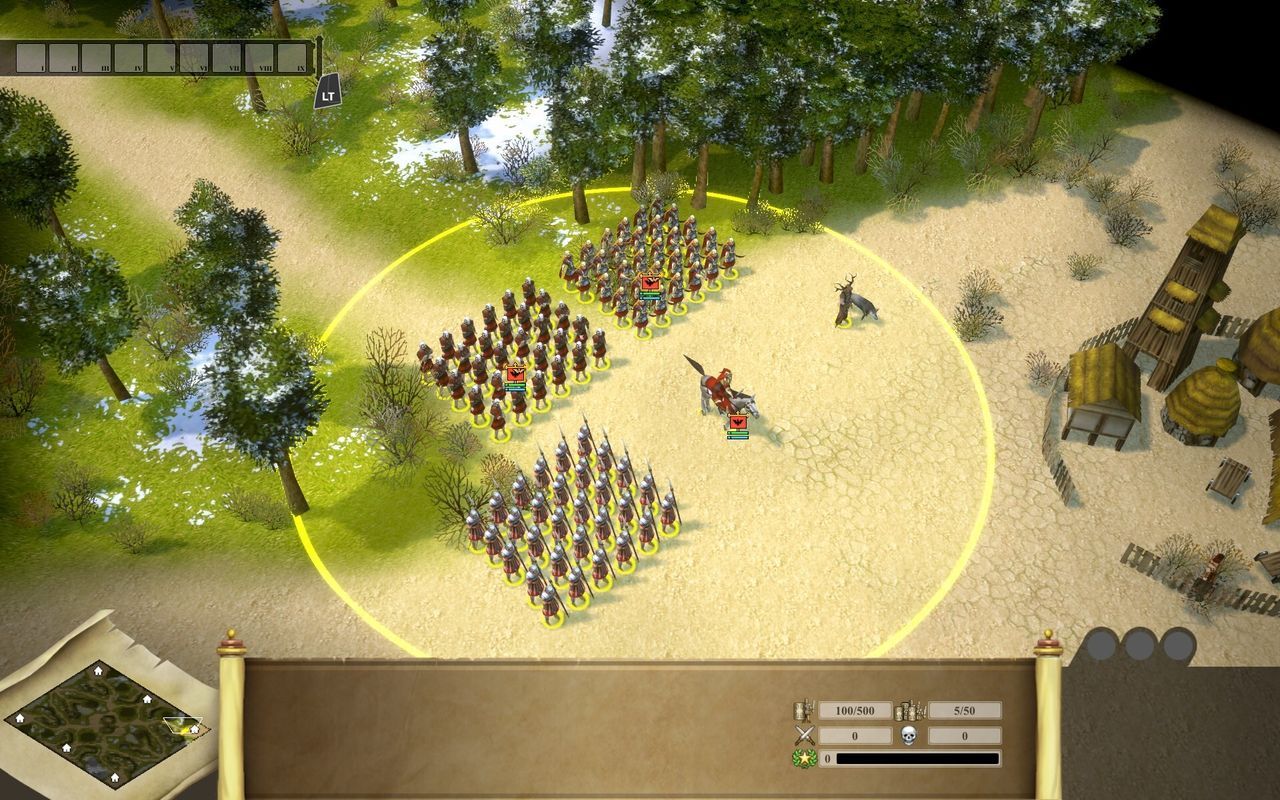The height and width of the screenshot is (800, 1280).
Task: Toggle the left legionary squad's banner
Action: pos(516,373)
